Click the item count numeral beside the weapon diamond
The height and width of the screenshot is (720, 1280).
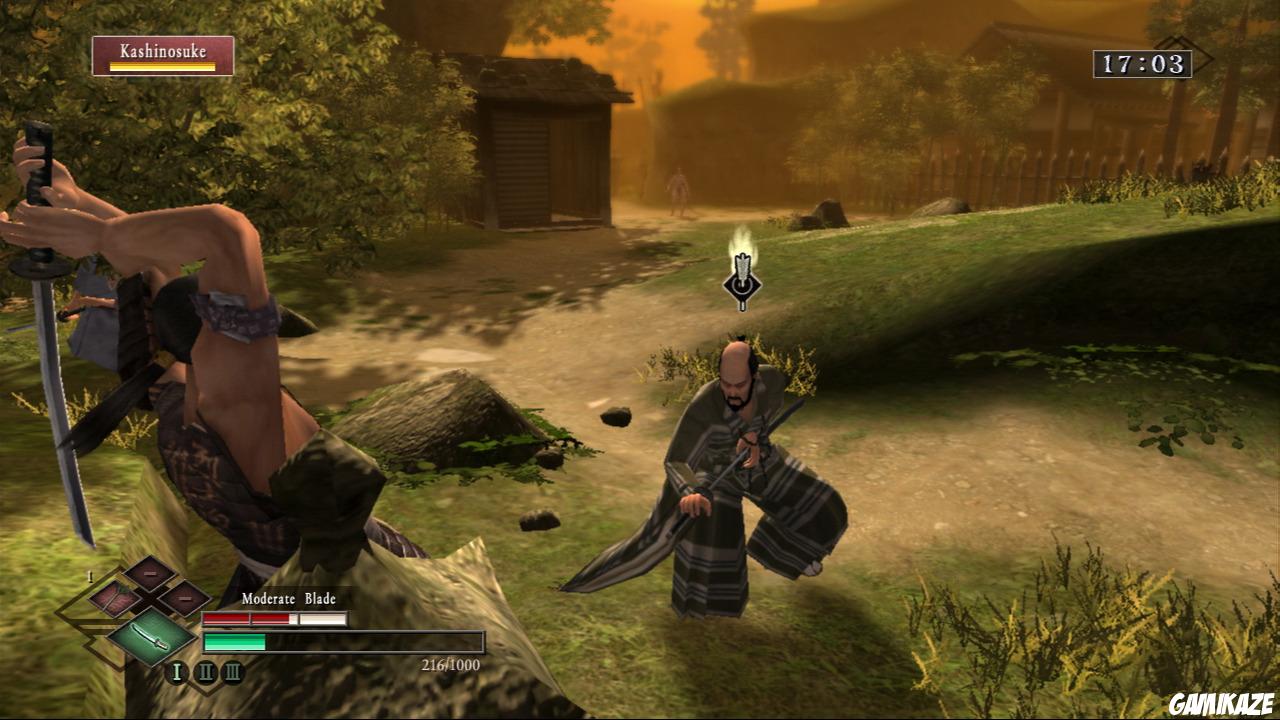(88, 577)
